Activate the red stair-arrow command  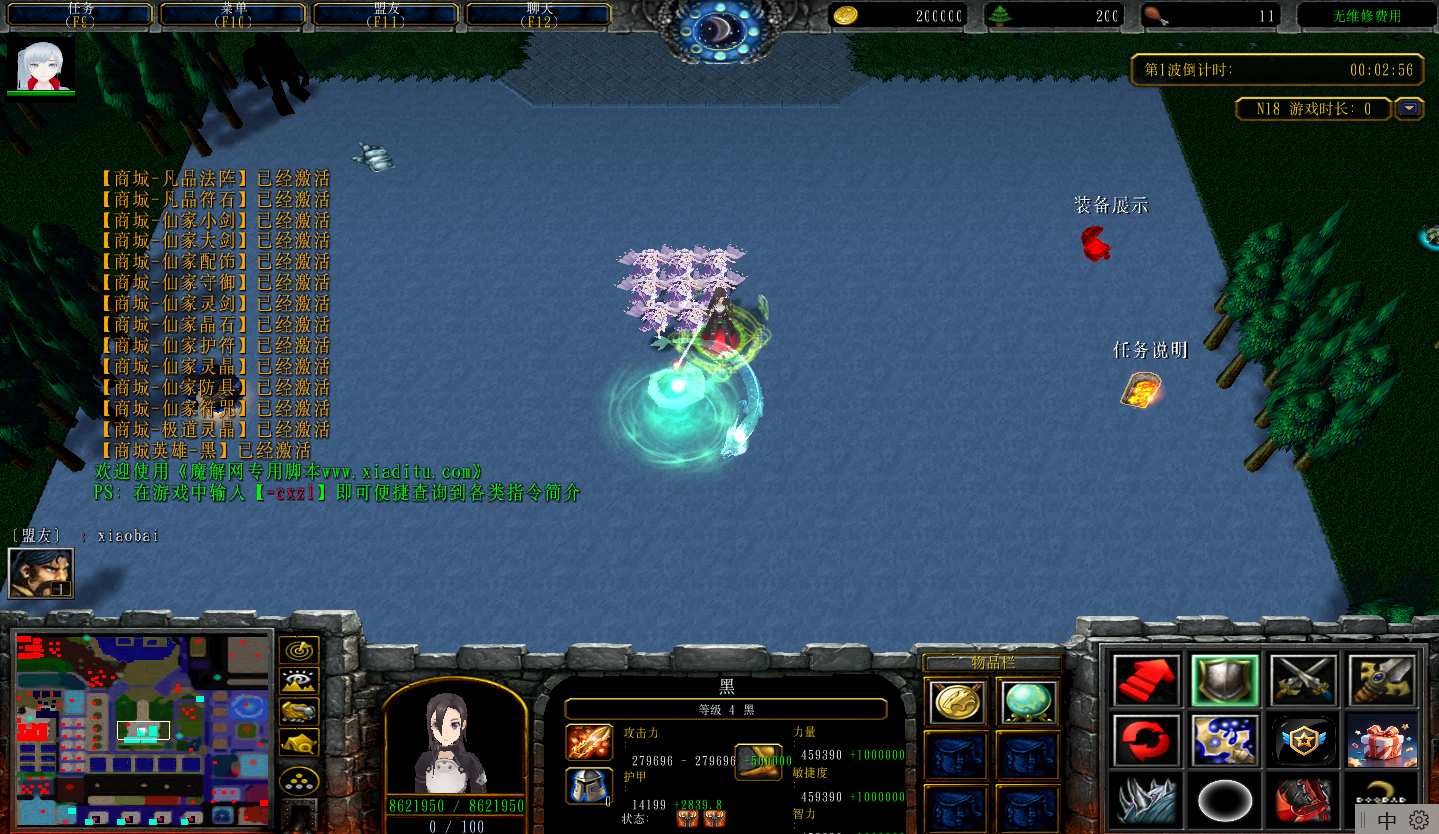(1146, 680)
